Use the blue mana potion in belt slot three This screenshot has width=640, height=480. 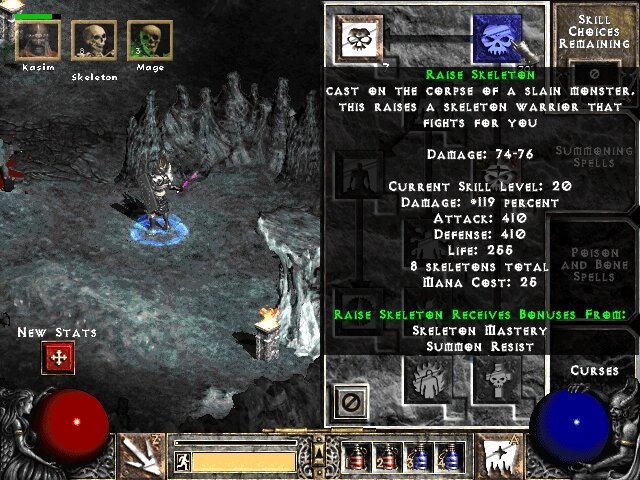pyautogui.click(x=419, y=457)
